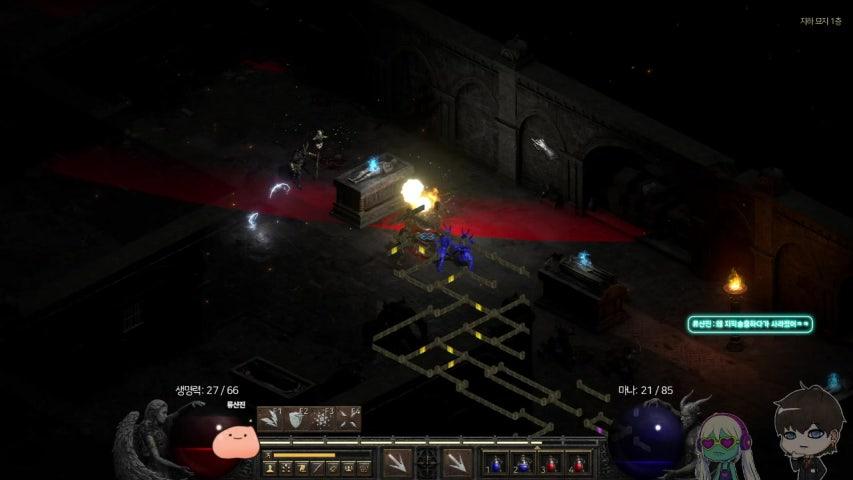
Task: Select the F1 multi-arrow skill hotkey icon
Action: click(x=271, y=419)
